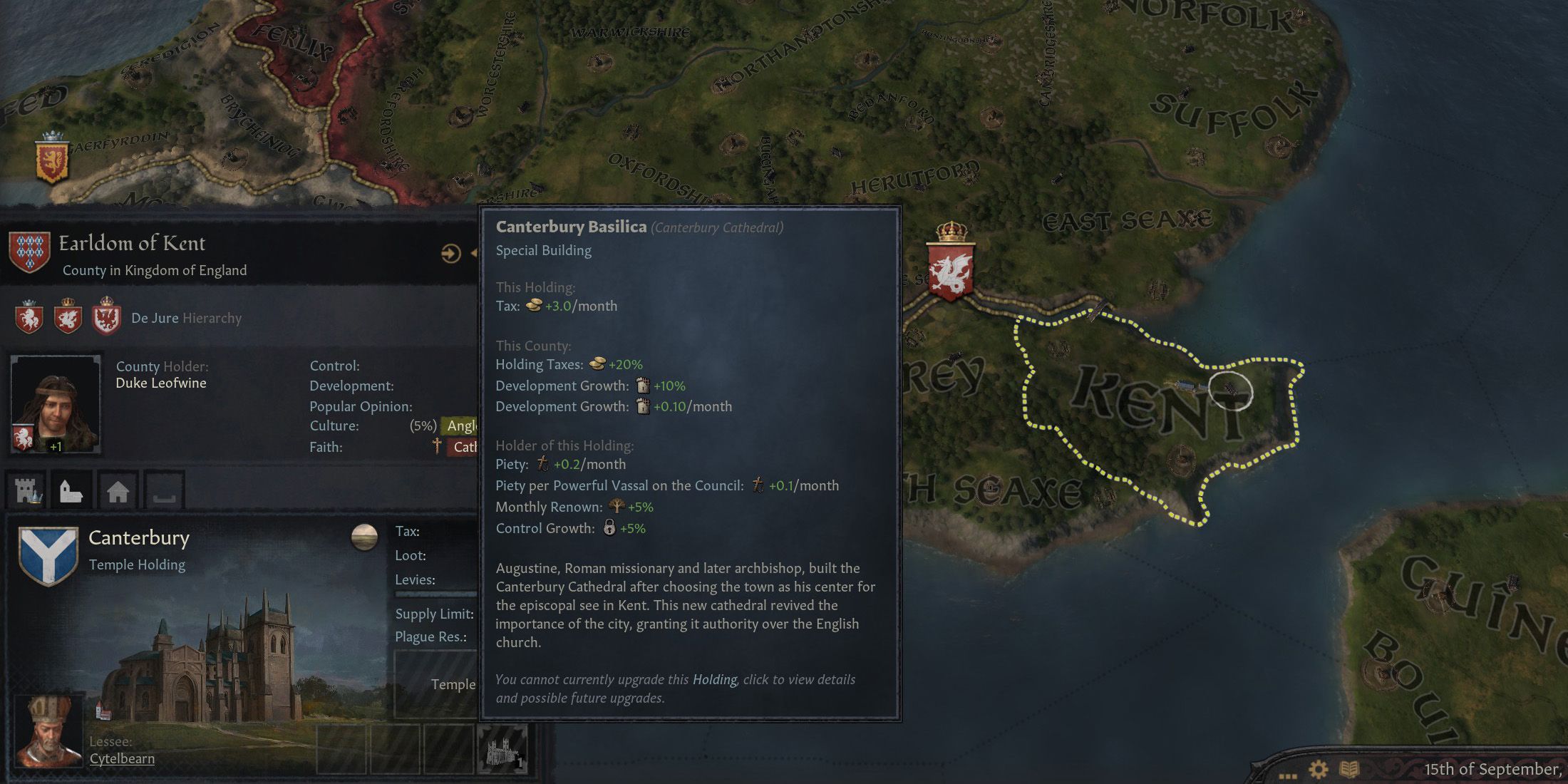The image size is (1568, 784).
Task: Click the Holding link in the upgrade text
Action: (715, 679)
